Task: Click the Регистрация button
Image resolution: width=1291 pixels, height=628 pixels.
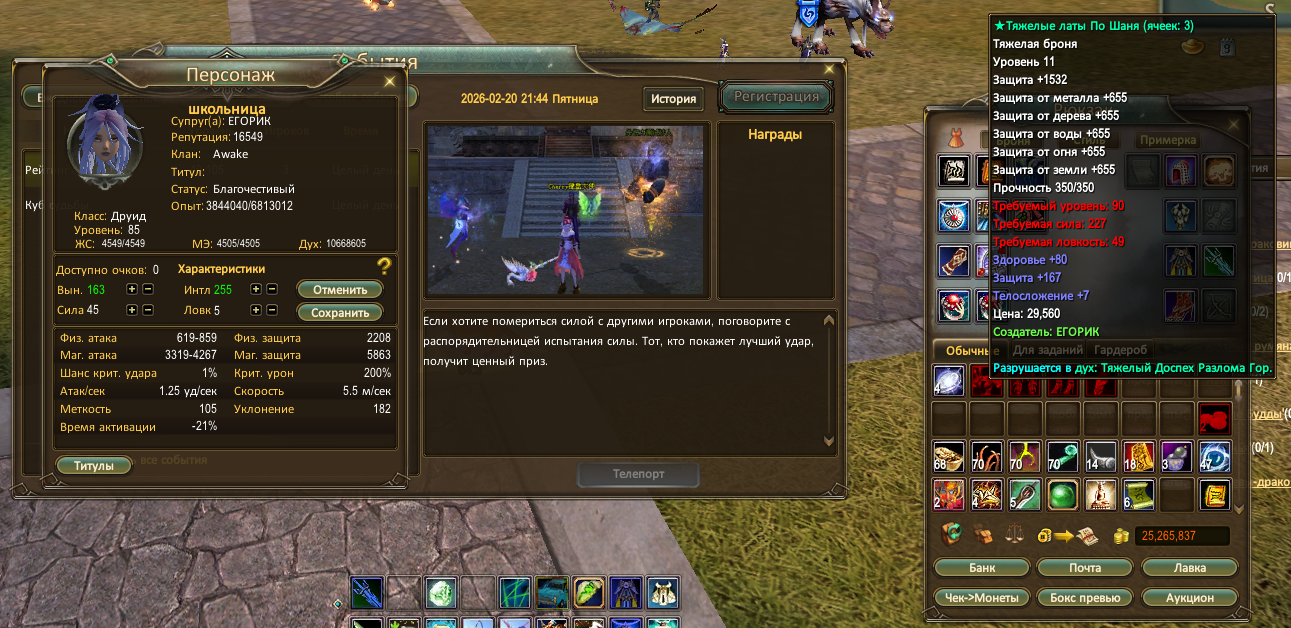Action: (776, 96)
